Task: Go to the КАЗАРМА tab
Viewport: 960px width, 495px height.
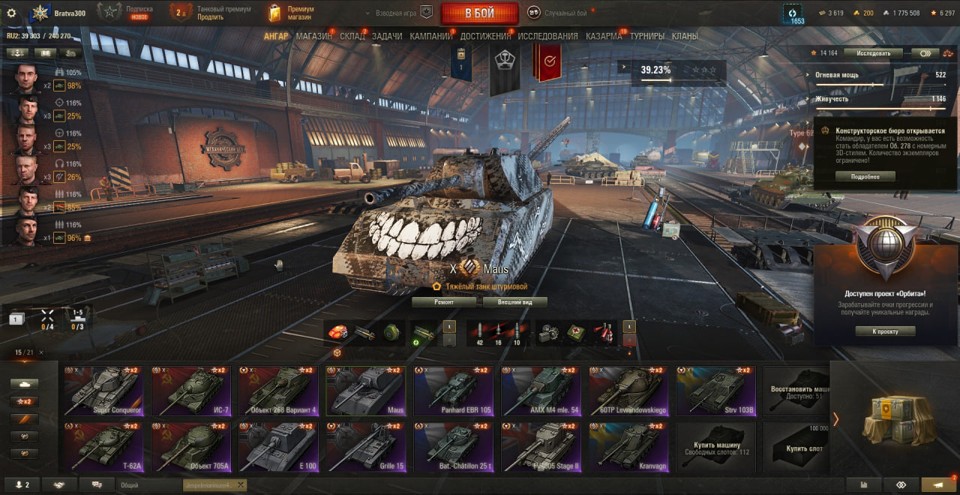Action: pos(604,36)
